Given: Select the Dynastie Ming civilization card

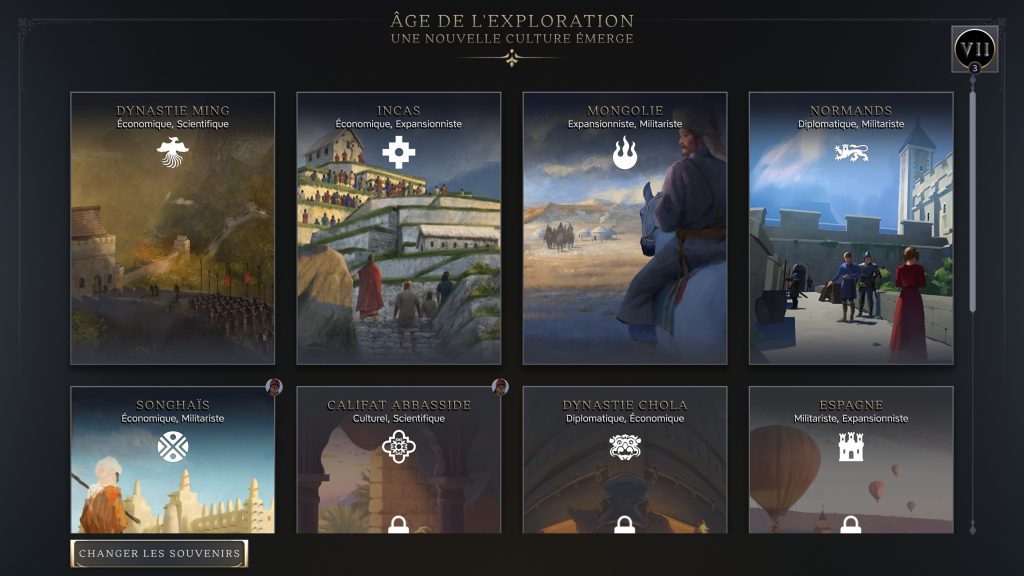Looking at the screenshot, I should (172, 228).
